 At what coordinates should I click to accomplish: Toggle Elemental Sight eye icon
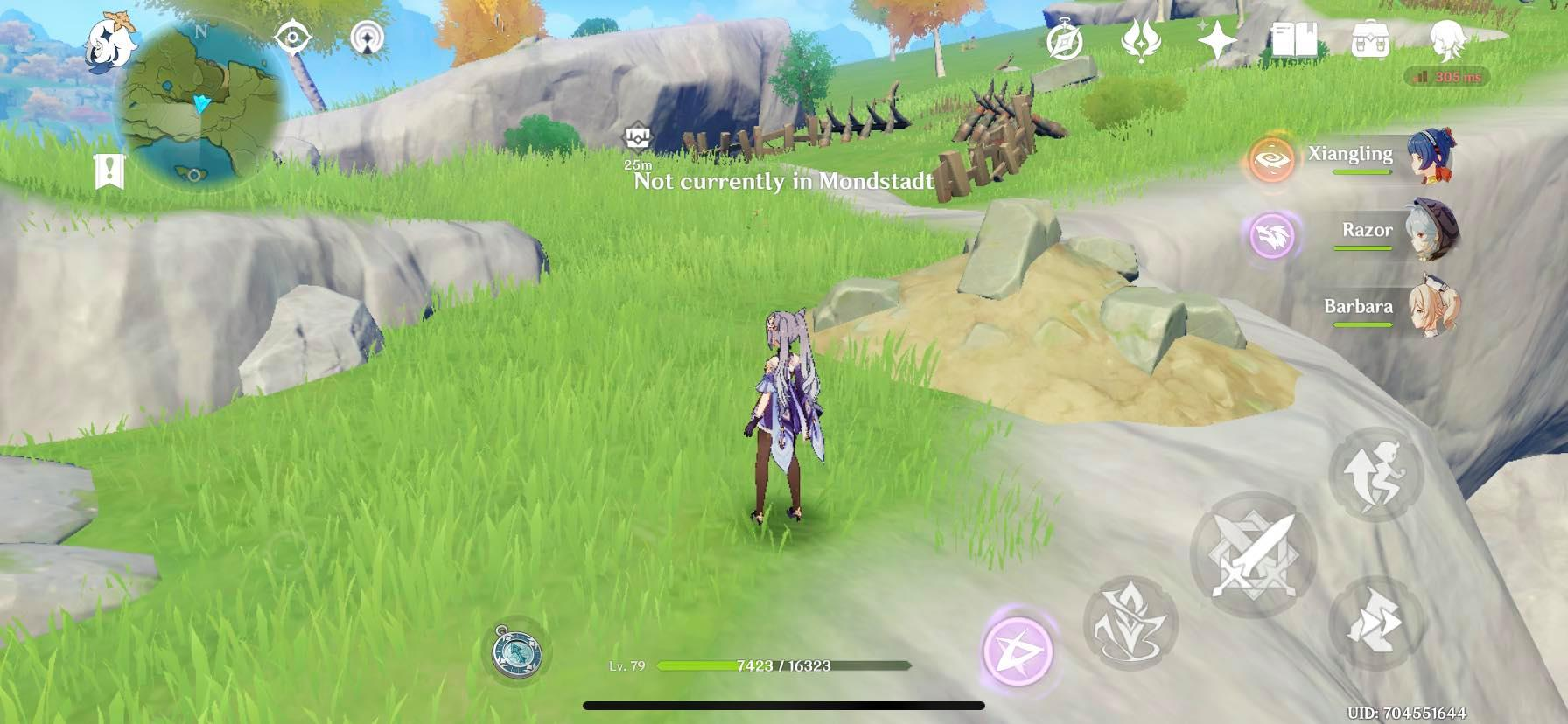pyautogui.click(x=294, y=38)
